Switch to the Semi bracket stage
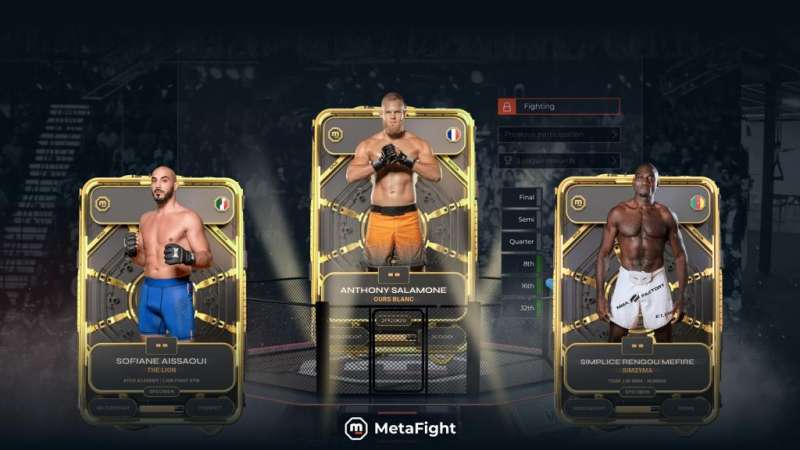Screen dimensions: 800x450 coord(522,220)
